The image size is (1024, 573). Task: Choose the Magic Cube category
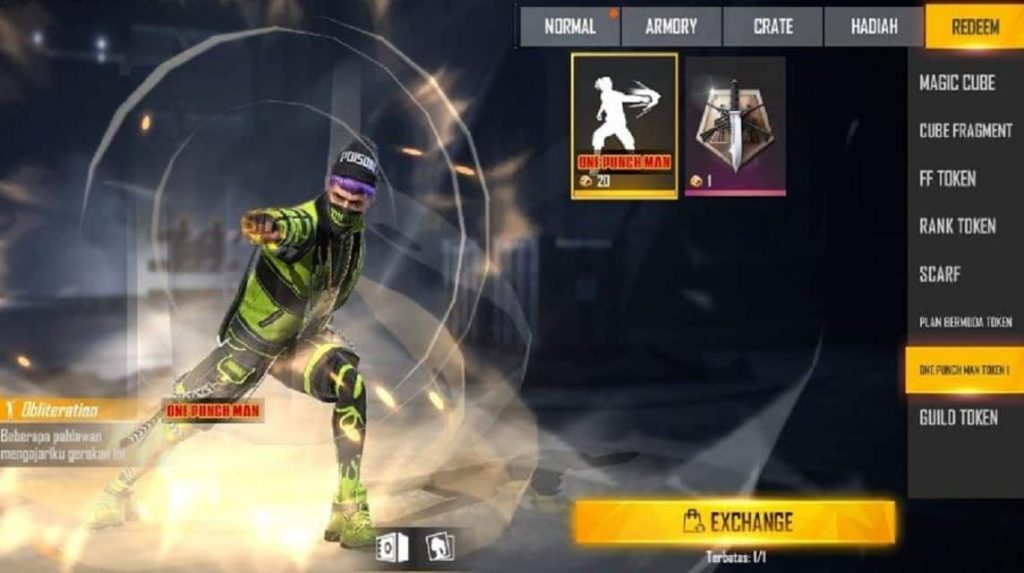957,83
